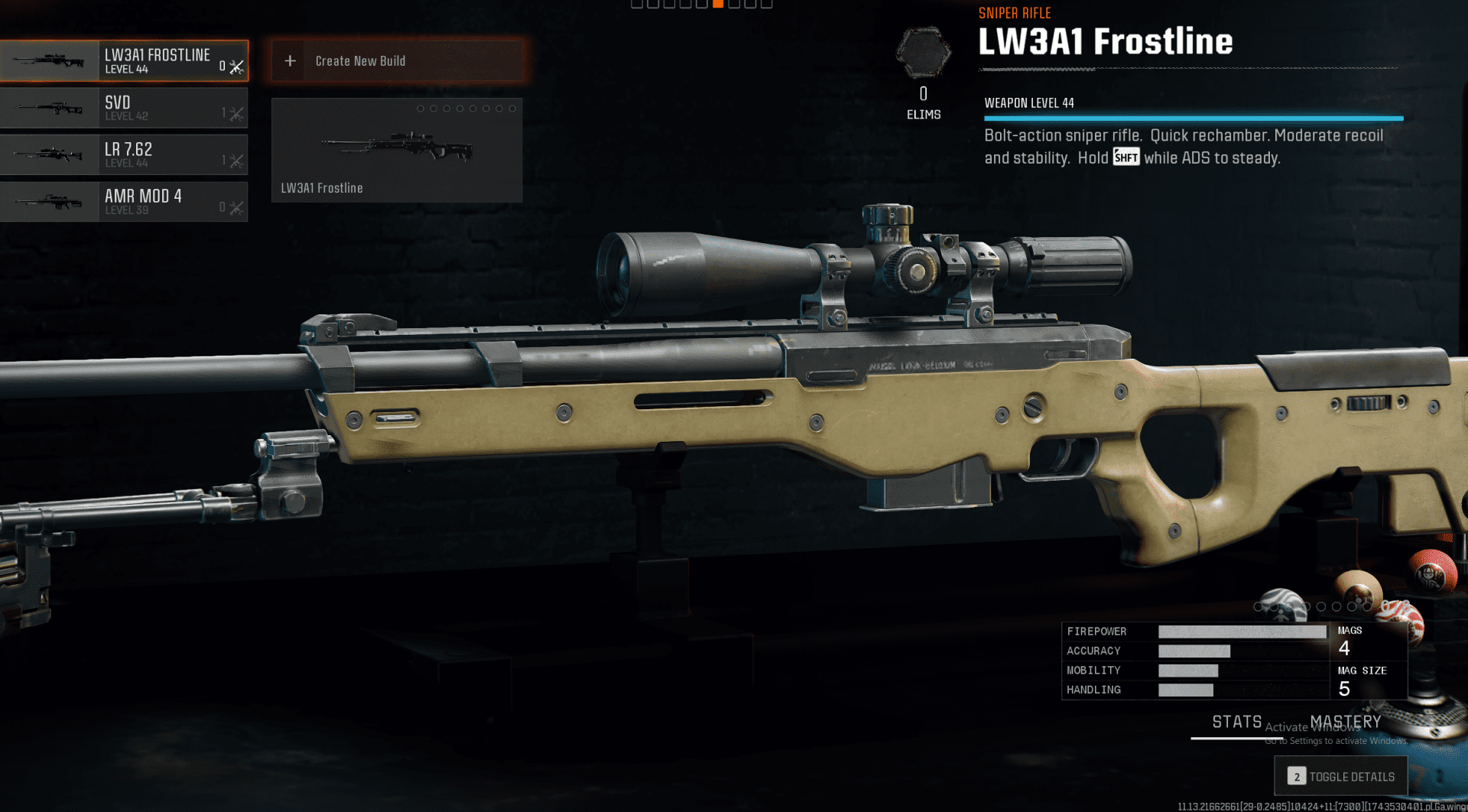Show the Stats tab
1468x812 pixels.
(1236, 723)
